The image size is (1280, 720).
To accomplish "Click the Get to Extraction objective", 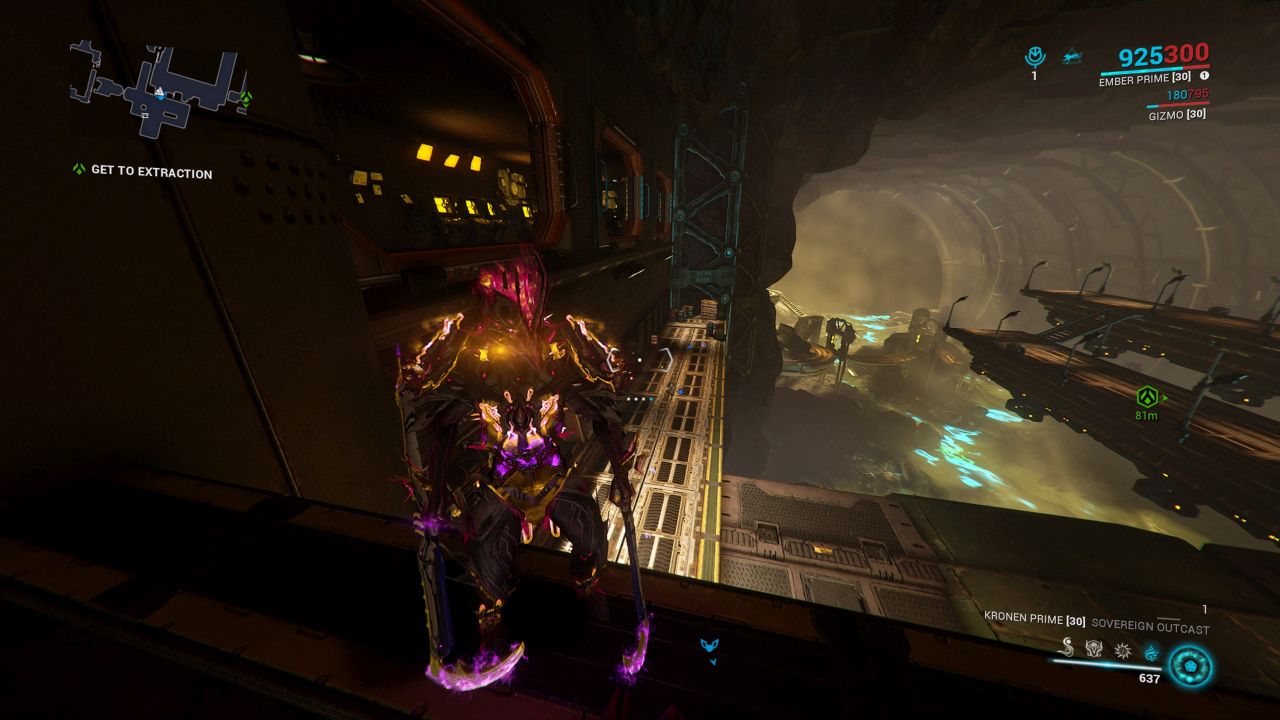I will click(x=151, y=172).
